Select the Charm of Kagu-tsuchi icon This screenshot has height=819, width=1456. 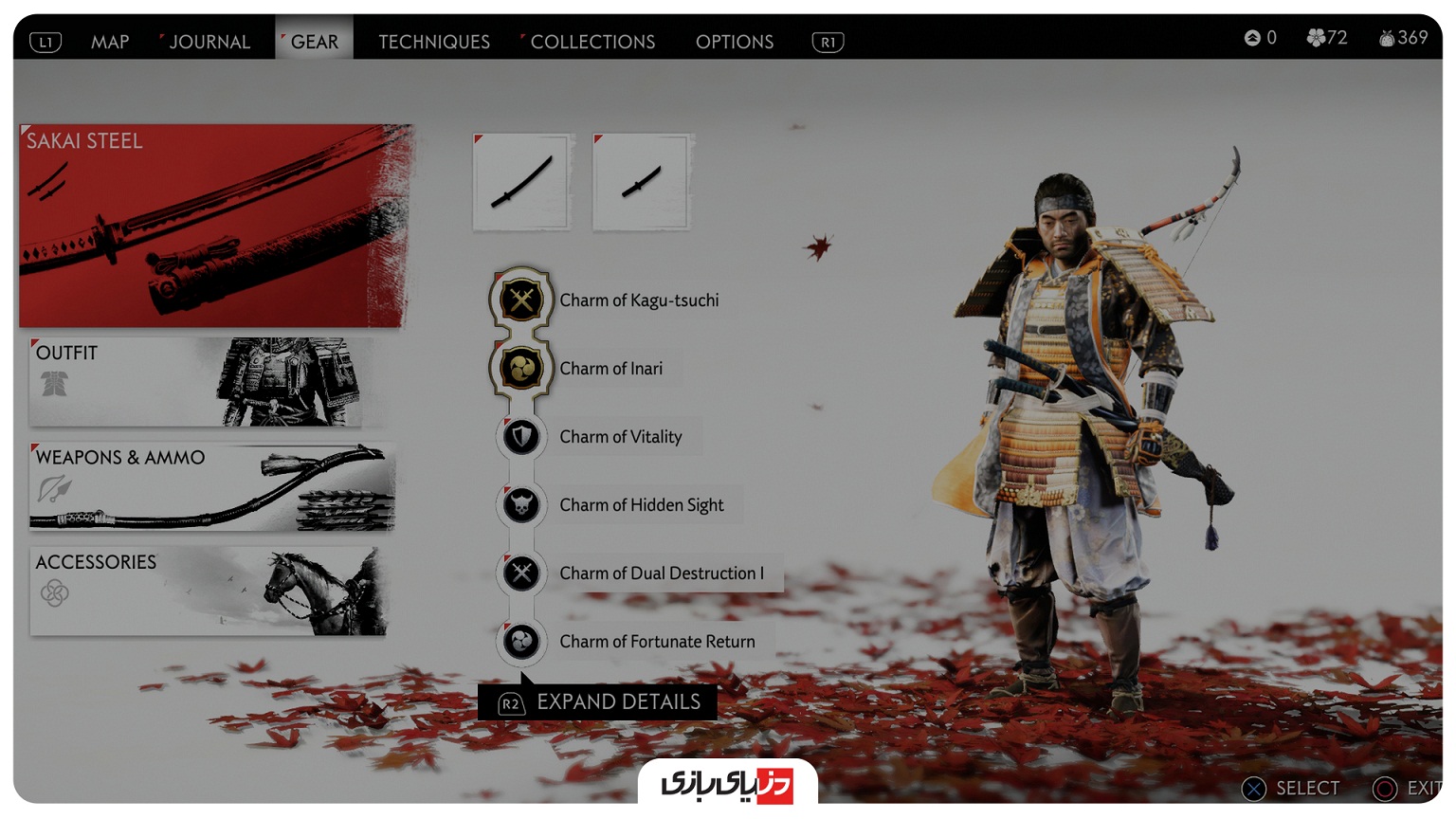pos(520,298)
